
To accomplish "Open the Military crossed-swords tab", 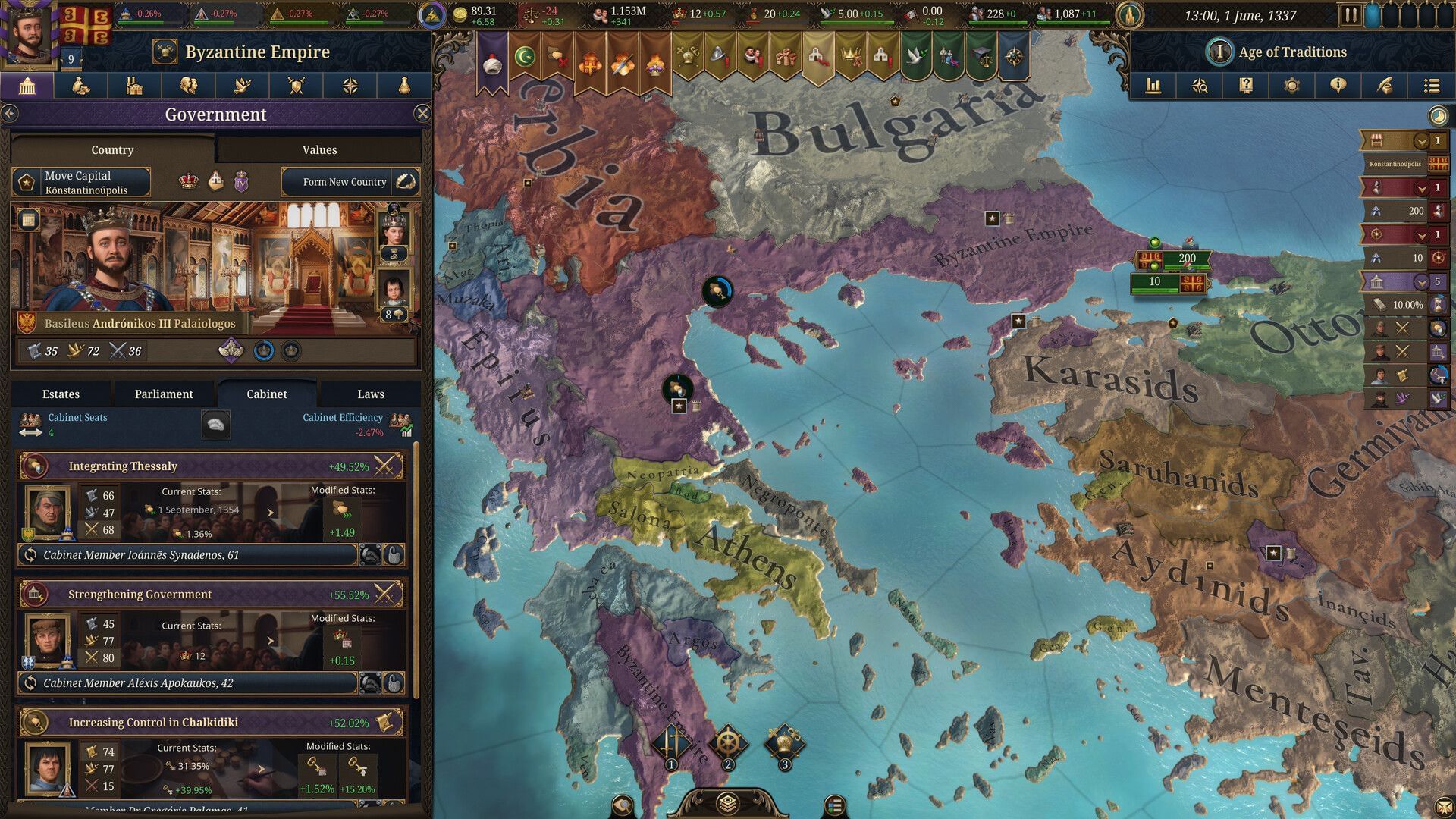I will (x=297, y=86).
